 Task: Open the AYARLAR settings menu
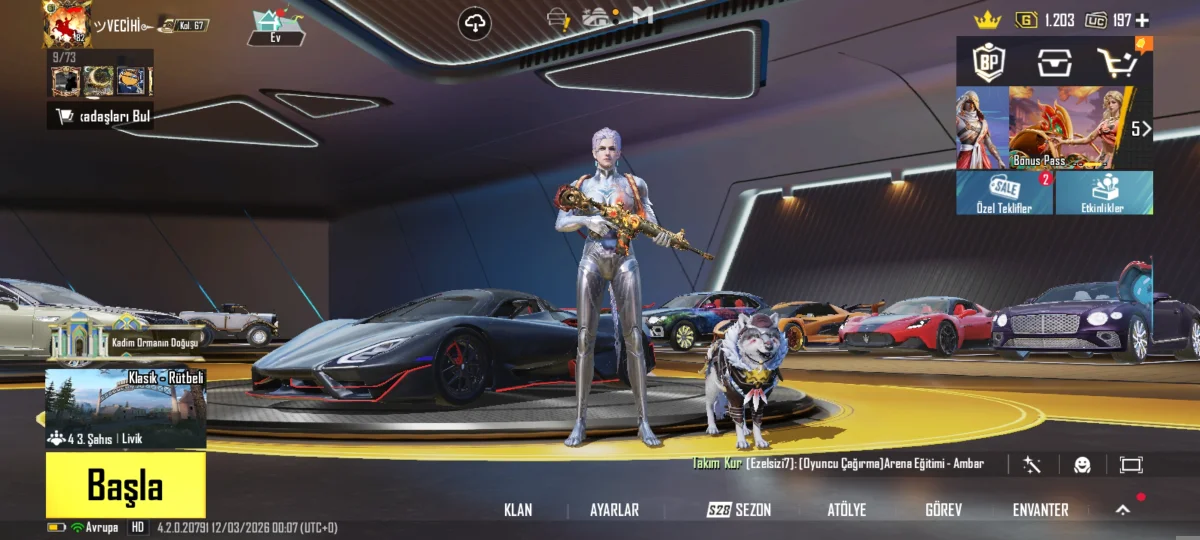[x=614, y=510]
